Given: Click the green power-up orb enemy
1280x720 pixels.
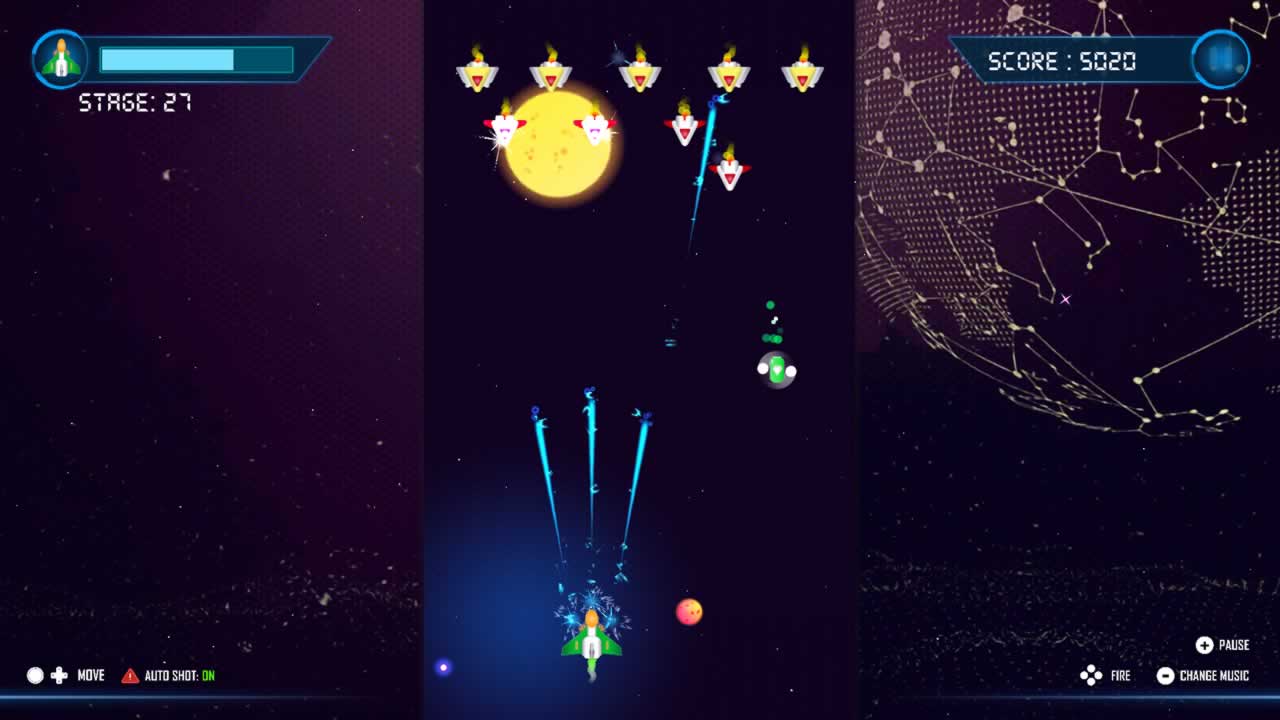Looking at the screenshot, I should [778, 369].
